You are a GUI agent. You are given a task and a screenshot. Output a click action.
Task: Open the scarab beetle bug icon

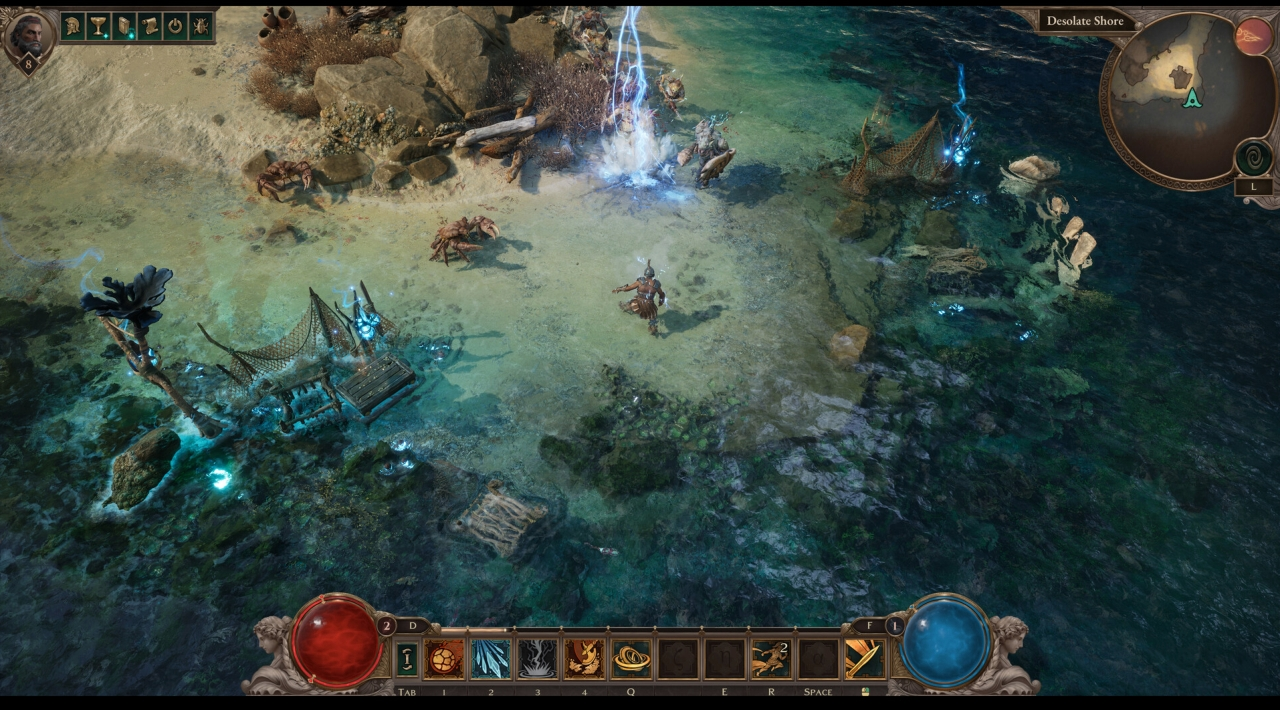click(201, 26)
